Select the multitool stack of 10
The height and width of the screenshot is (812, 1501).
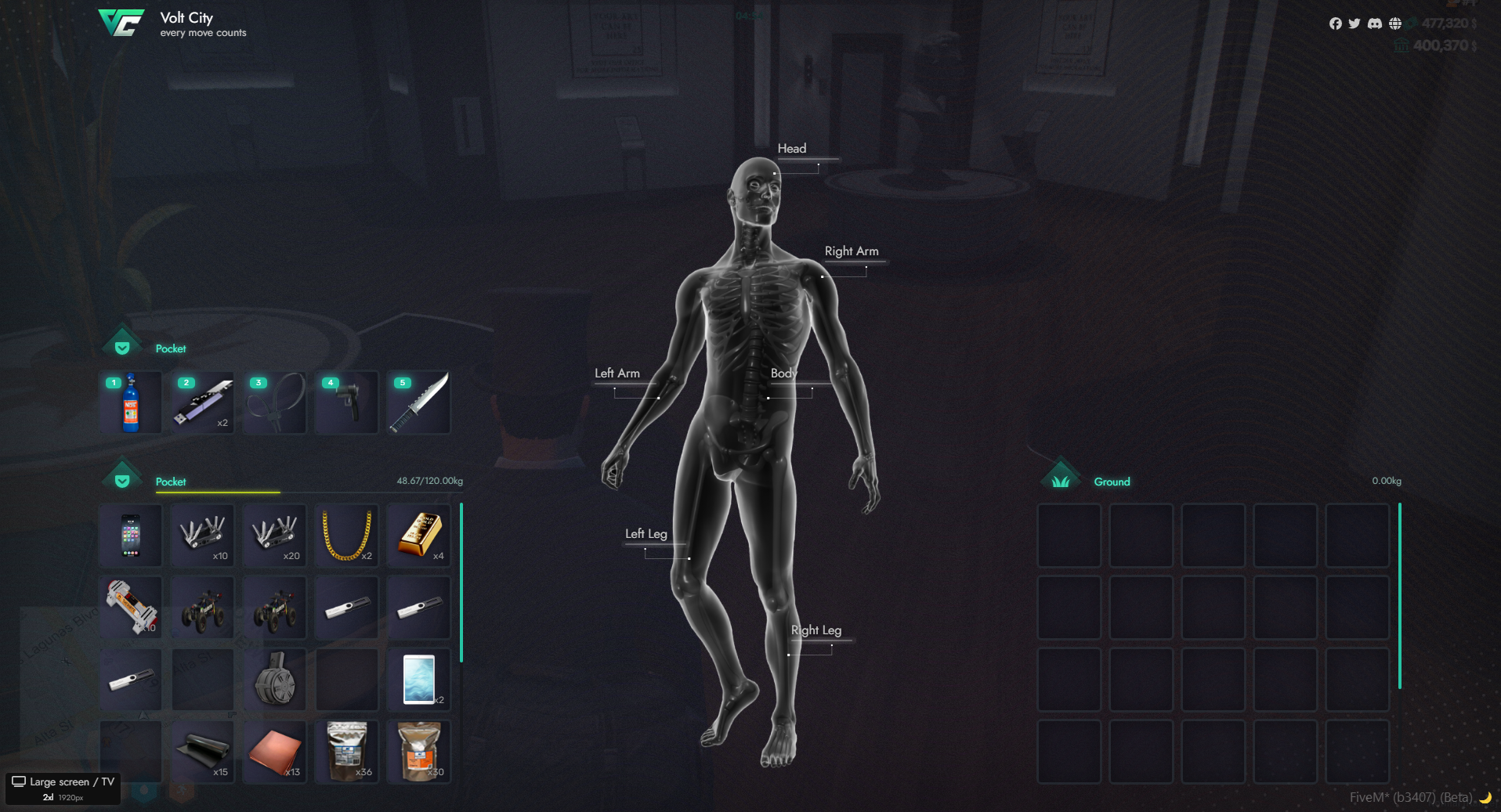pos(203,536)
